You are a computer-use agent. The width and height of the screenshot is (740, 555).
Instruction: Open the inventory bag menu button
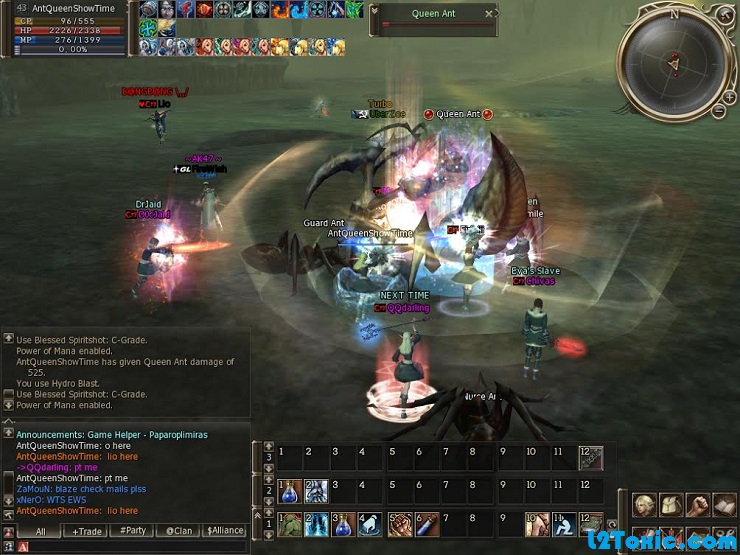click(671, 506)
